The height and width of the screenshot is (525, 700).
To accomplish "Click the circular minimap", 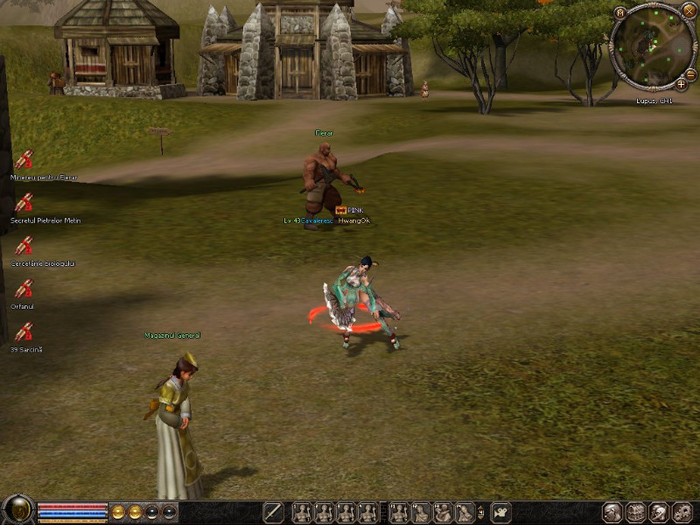I will (x=652, y=45).
